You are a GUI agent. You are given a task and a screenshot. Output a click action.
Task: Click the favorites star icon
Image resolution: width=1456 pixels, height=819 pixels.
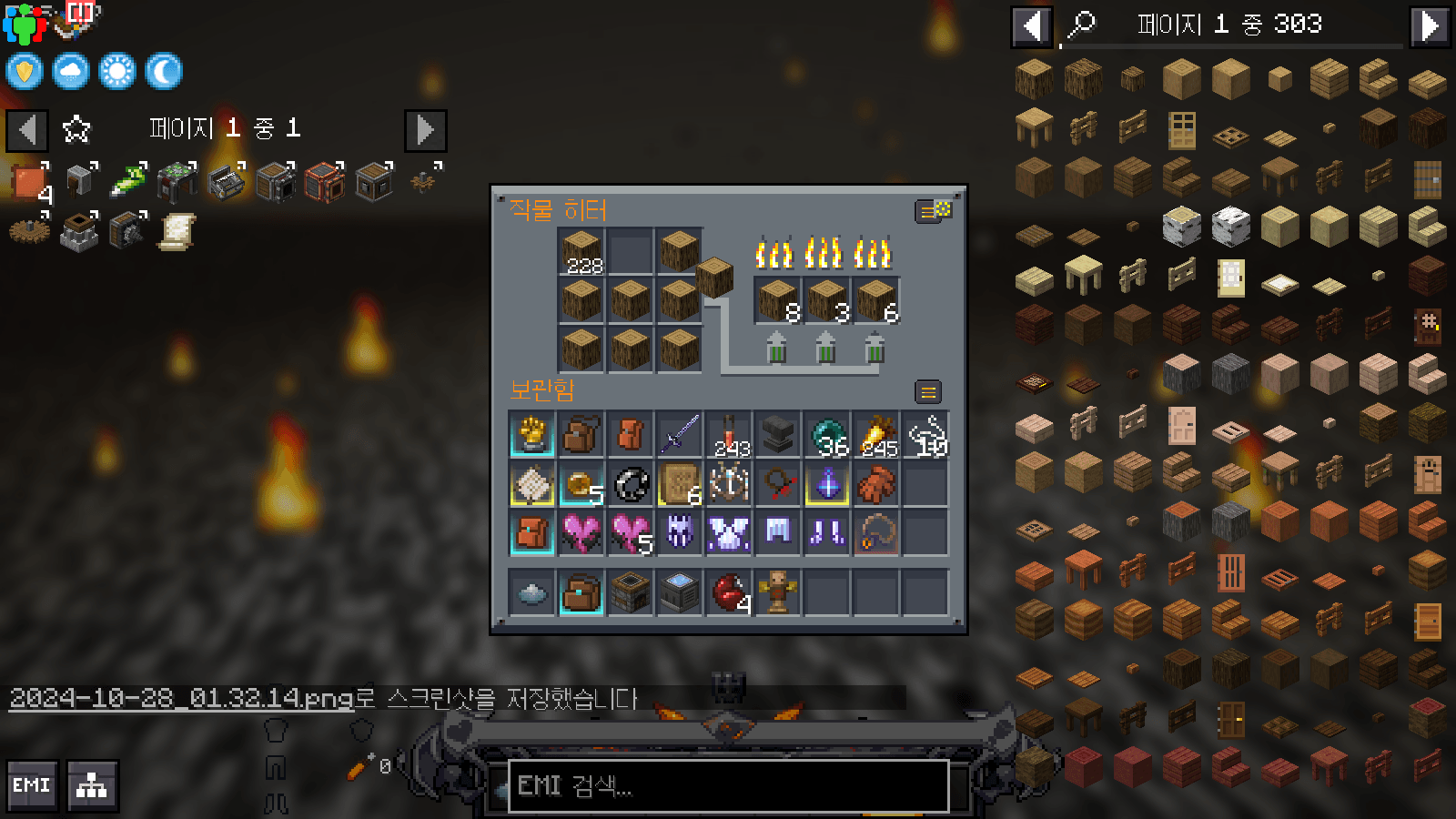pyautogui.click(x=76, y=129)
